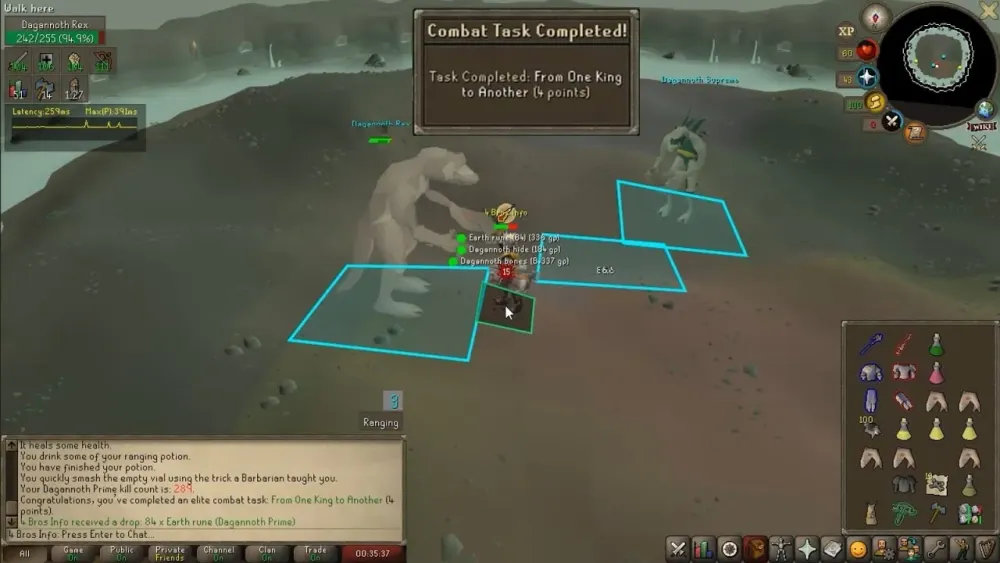Toggle run using the run energy orb
Viewport: 1000px width, 563px height.
[x=875, y=102]
